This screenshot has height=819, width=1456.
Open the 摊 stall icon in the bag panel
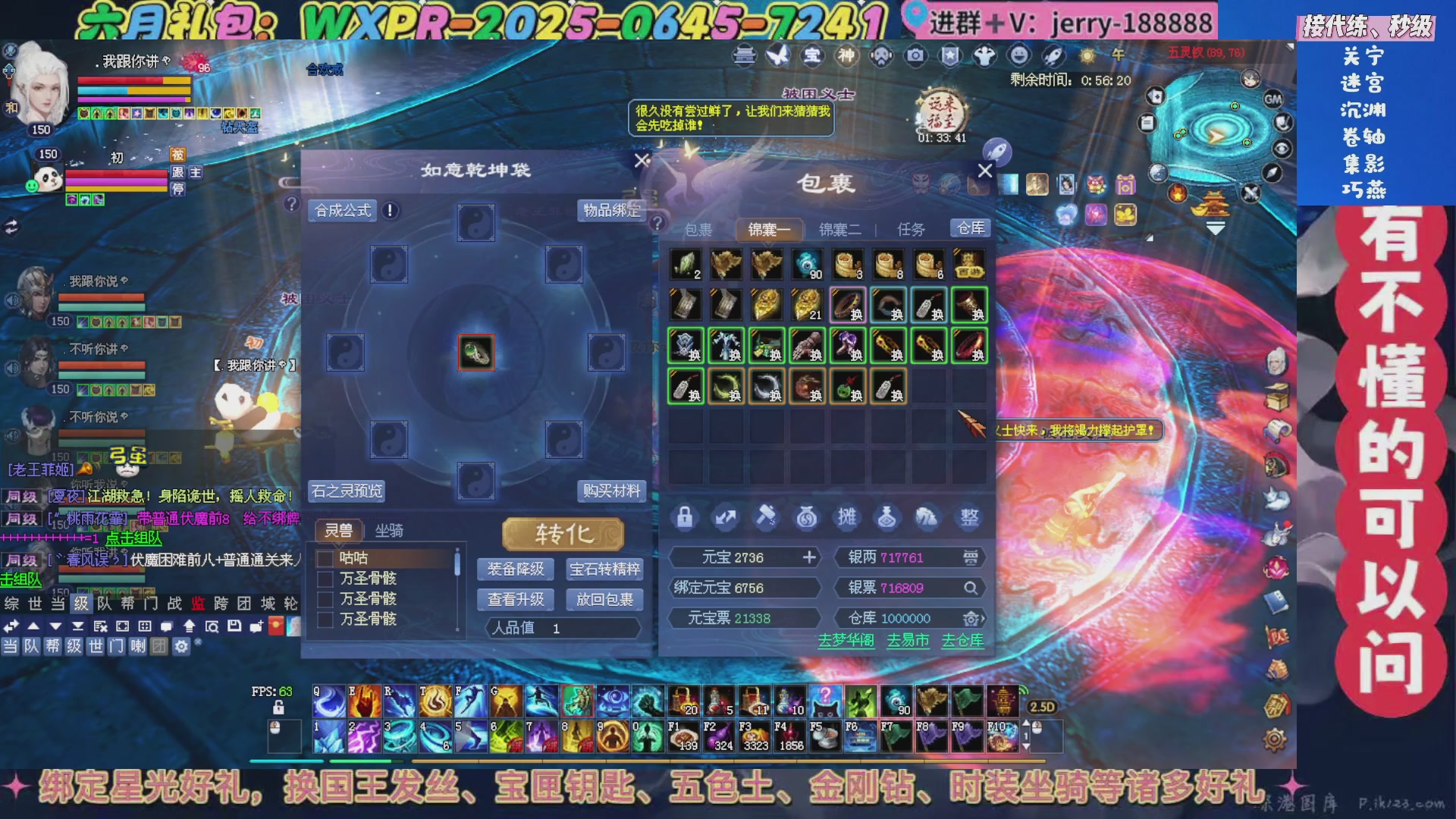(847, 518)
